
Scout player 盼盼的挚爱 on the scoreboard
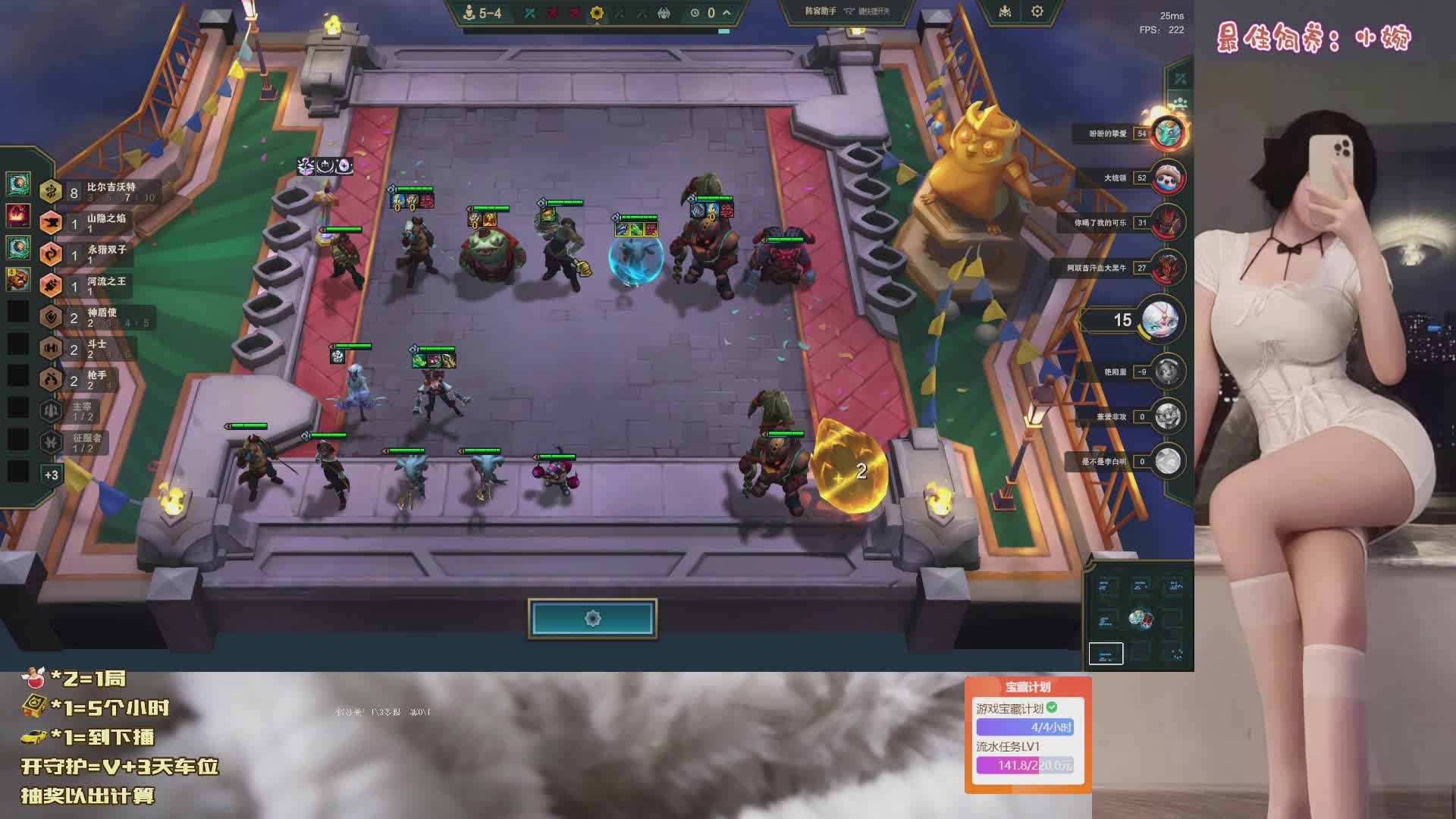(1168, 133)
